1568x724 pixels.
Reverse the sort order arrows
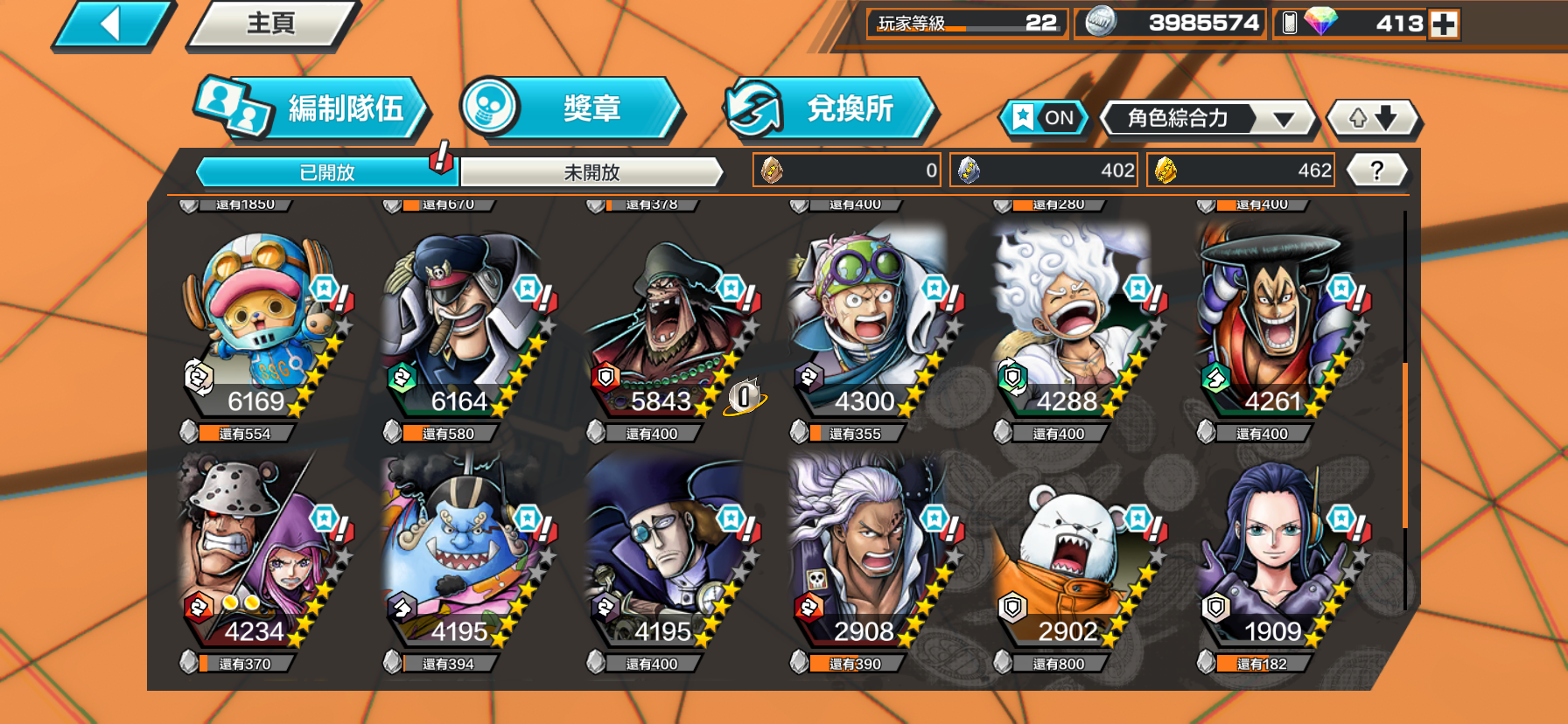pos(1372,118)
